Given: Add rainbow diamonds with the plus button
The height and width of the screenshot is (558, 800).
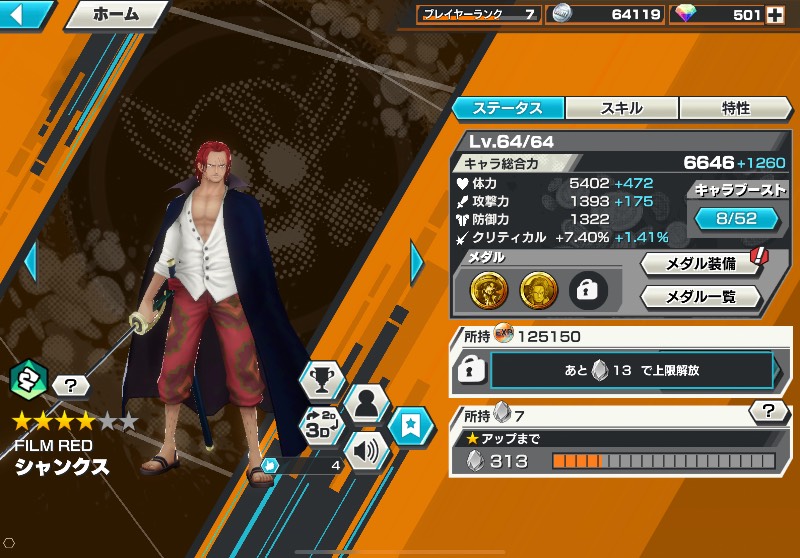Looking at the screenshot, I should 774,14.
